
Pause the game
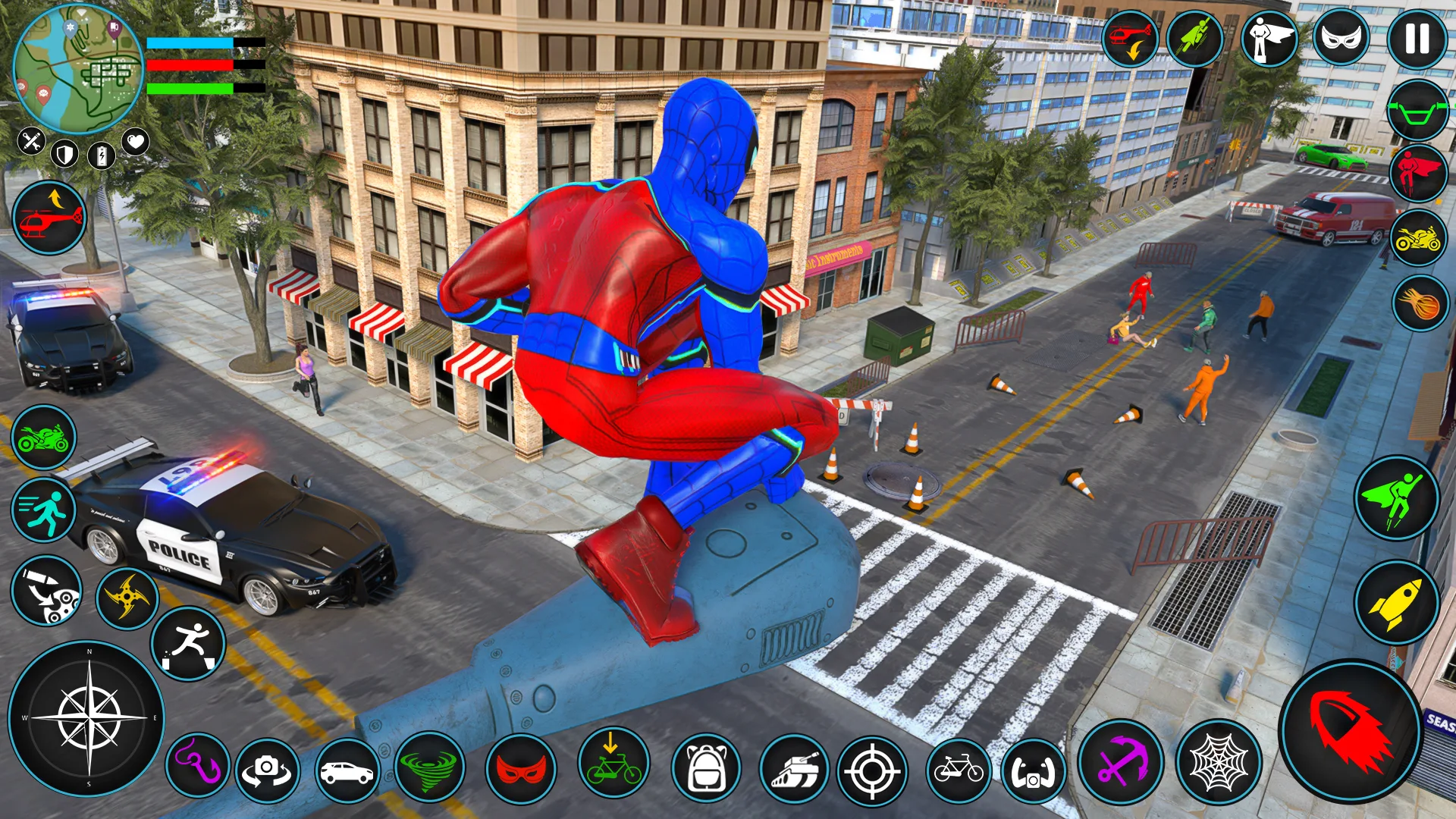coord(1417,39)
